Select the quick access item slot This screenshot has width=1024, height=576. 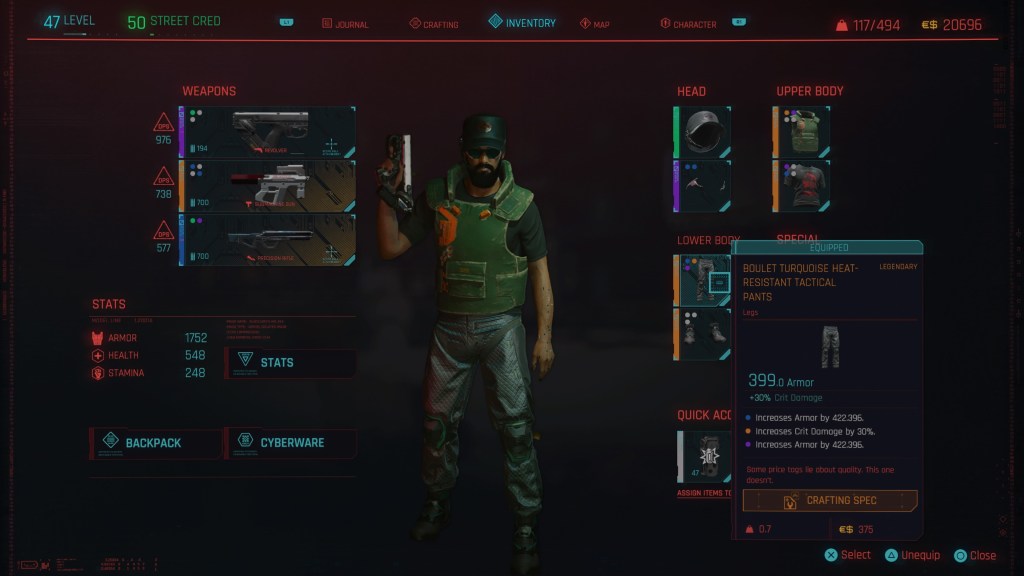(706, 456)
